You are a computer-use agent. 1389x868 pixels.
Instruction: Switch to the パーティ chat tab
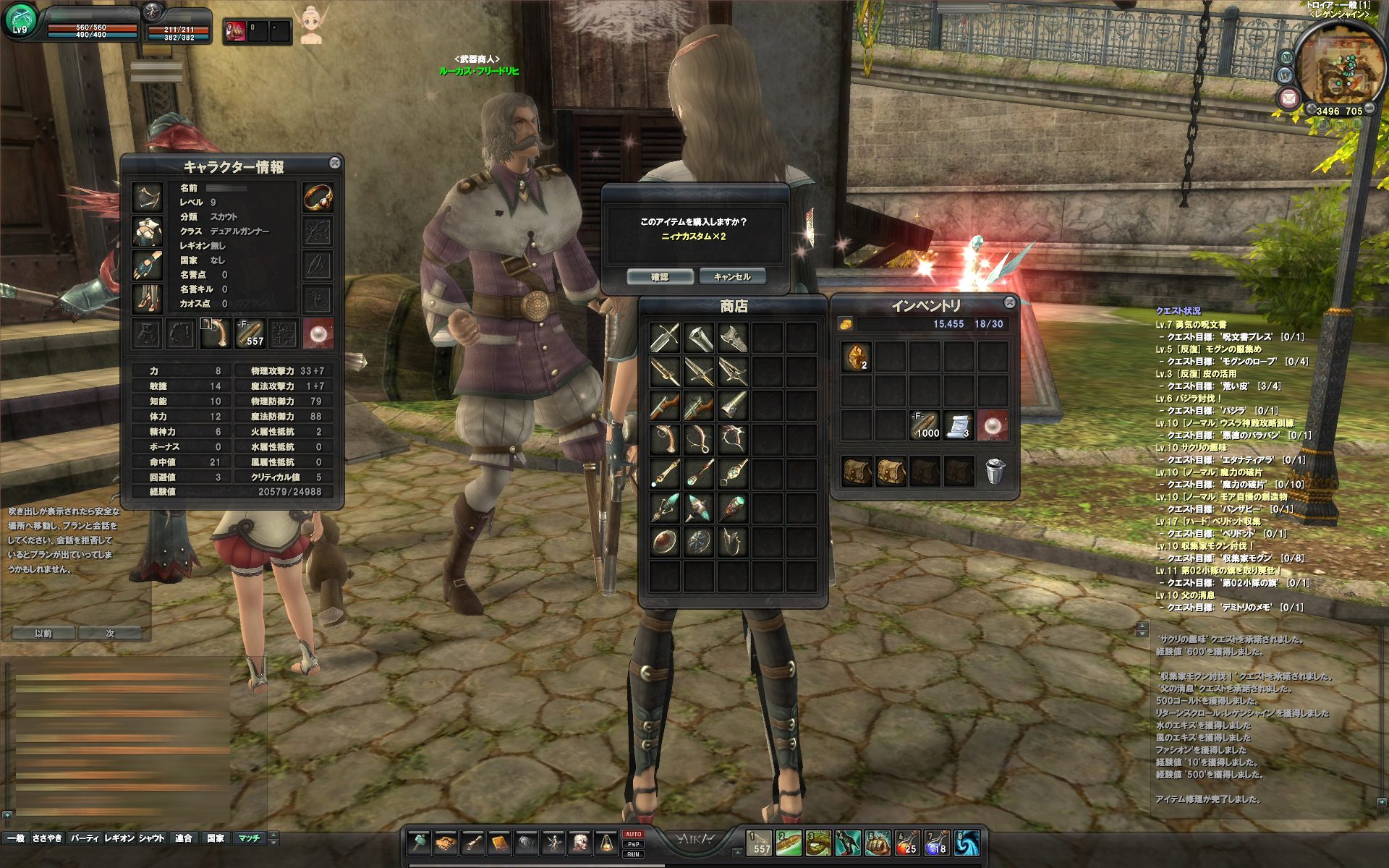pos(84,838)
